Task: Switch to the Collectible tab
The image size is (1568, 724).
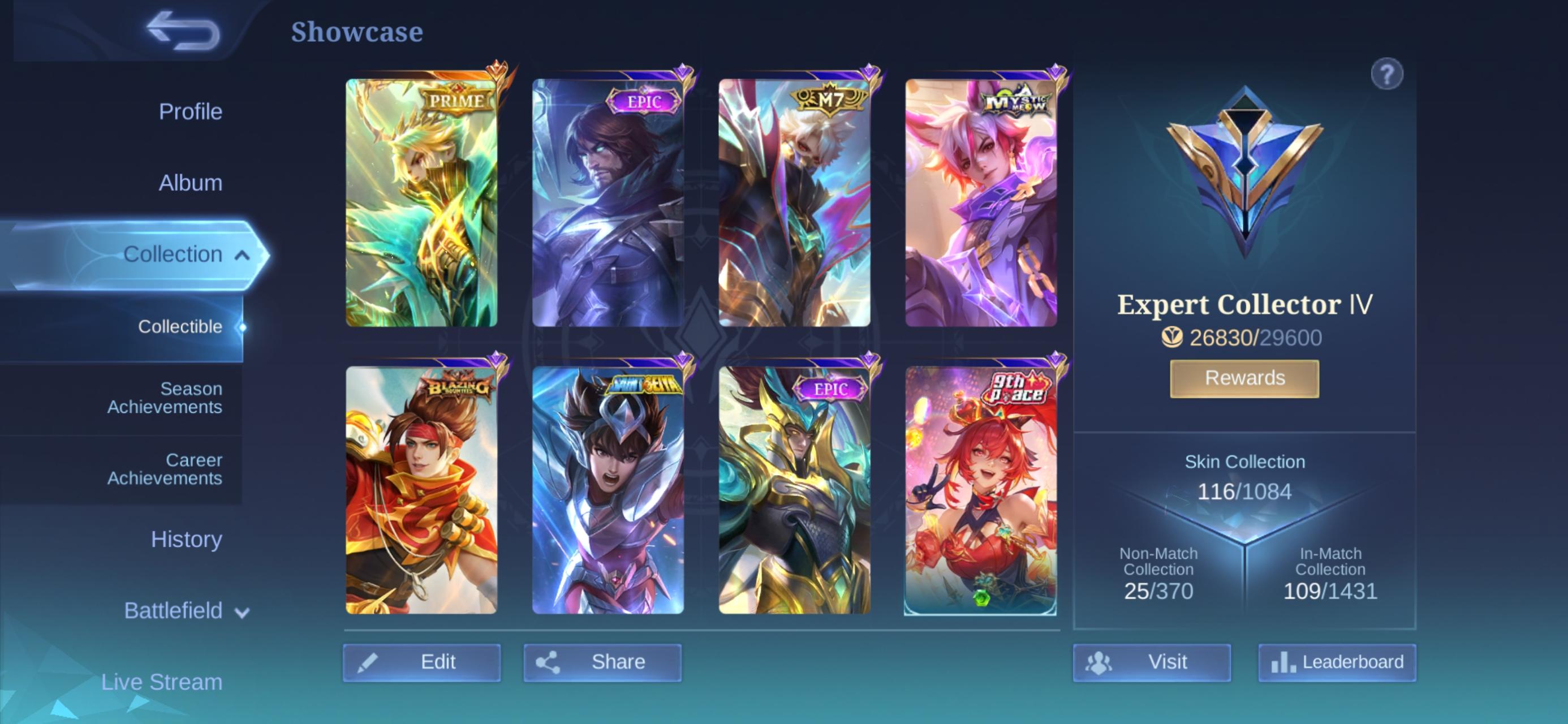Action: (180, 326)
